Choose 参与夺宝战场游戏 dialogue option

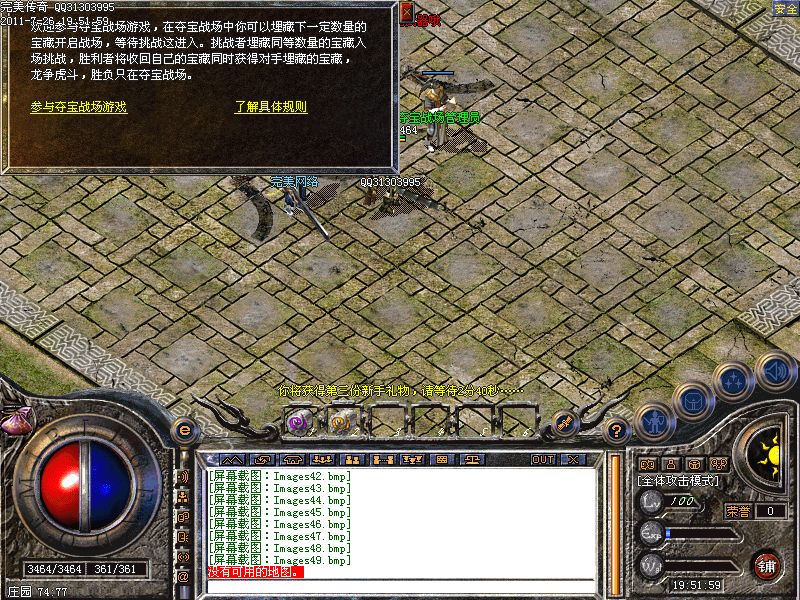point(79,106)
